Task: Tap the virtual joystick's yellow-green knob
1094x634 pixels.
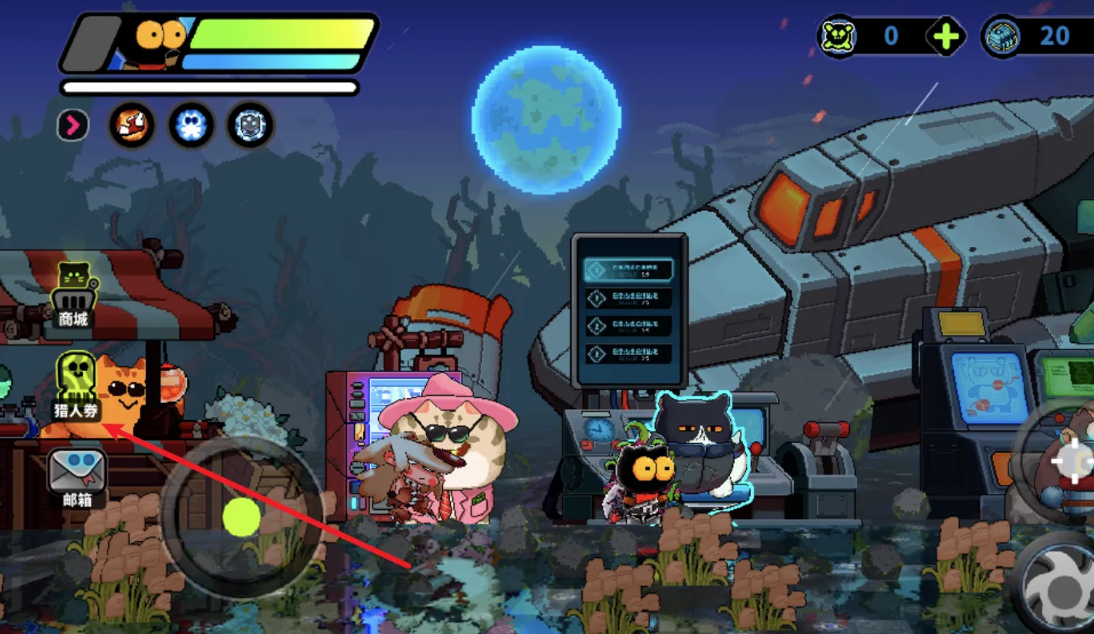Action: pyautogui.click(x=241, y=517)
